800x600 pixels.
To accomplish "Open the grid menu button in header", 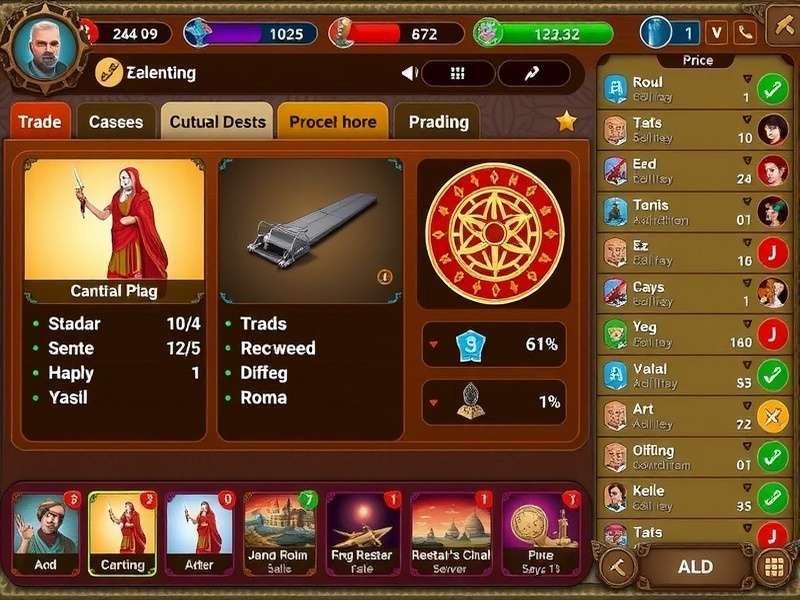I will [x=458, y=73].
